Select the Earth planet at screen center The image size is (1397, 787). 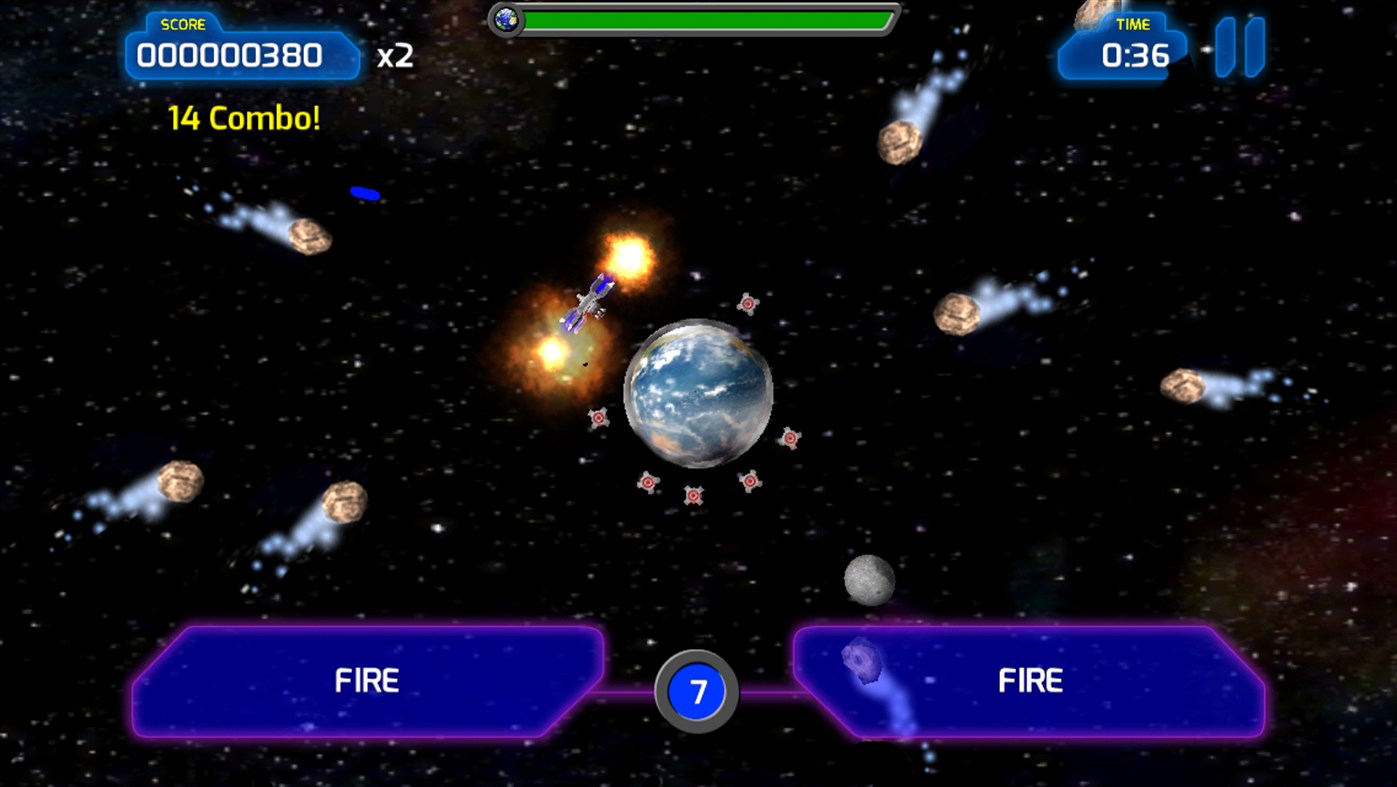point(700,393)
